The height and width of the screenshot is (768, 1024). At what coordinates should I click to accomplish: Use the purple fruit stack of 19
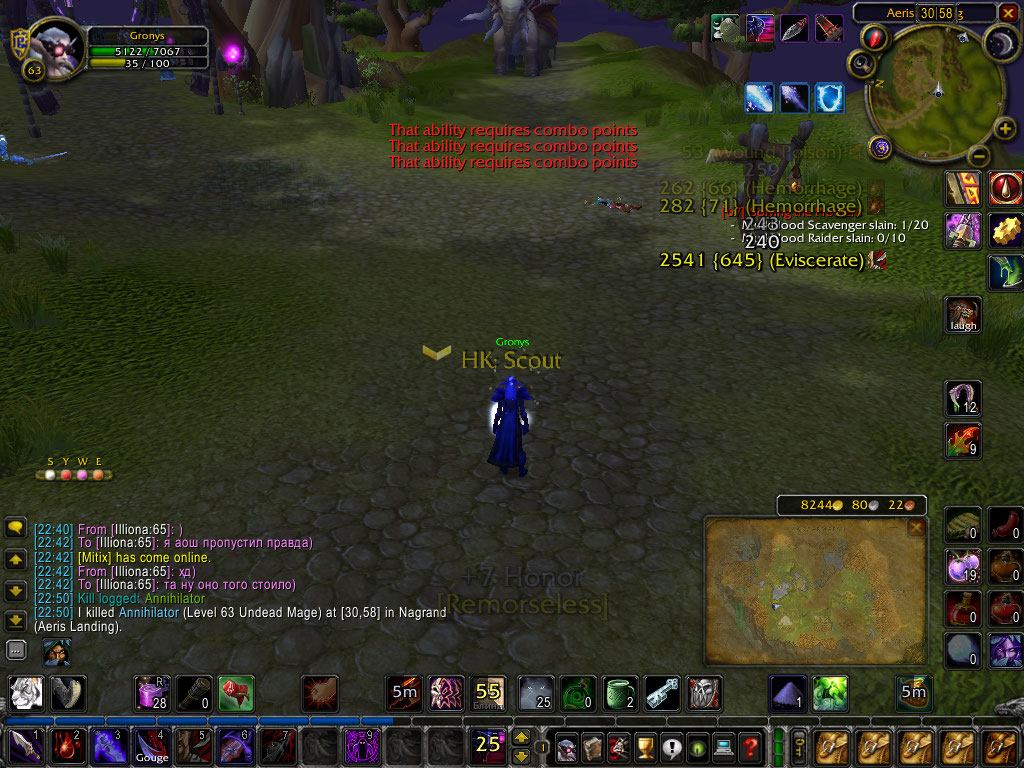pyautogui.click(x=964, y=567)
